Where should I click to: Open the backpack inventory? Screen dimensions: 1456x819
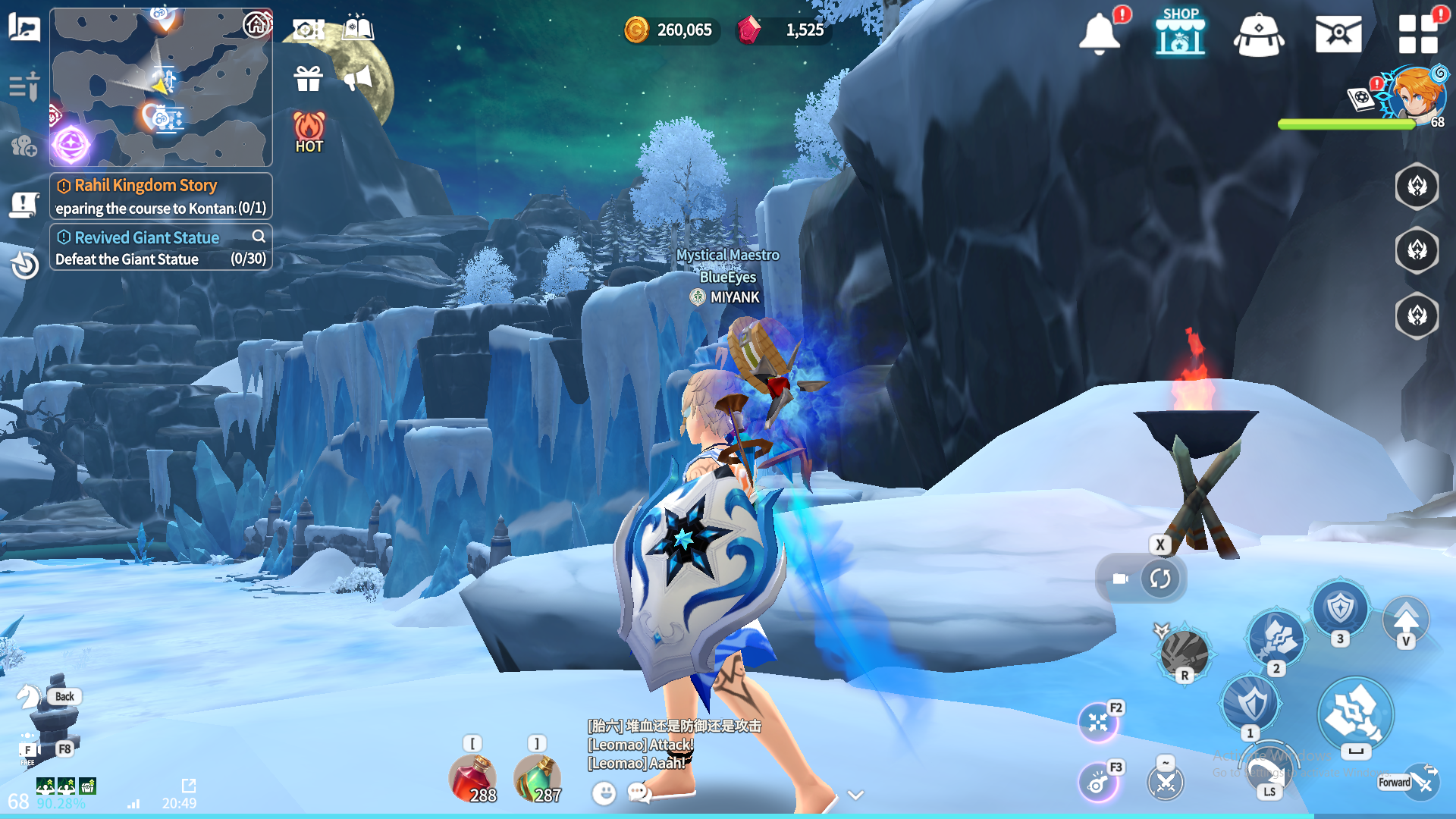[x=1259, y=34]
